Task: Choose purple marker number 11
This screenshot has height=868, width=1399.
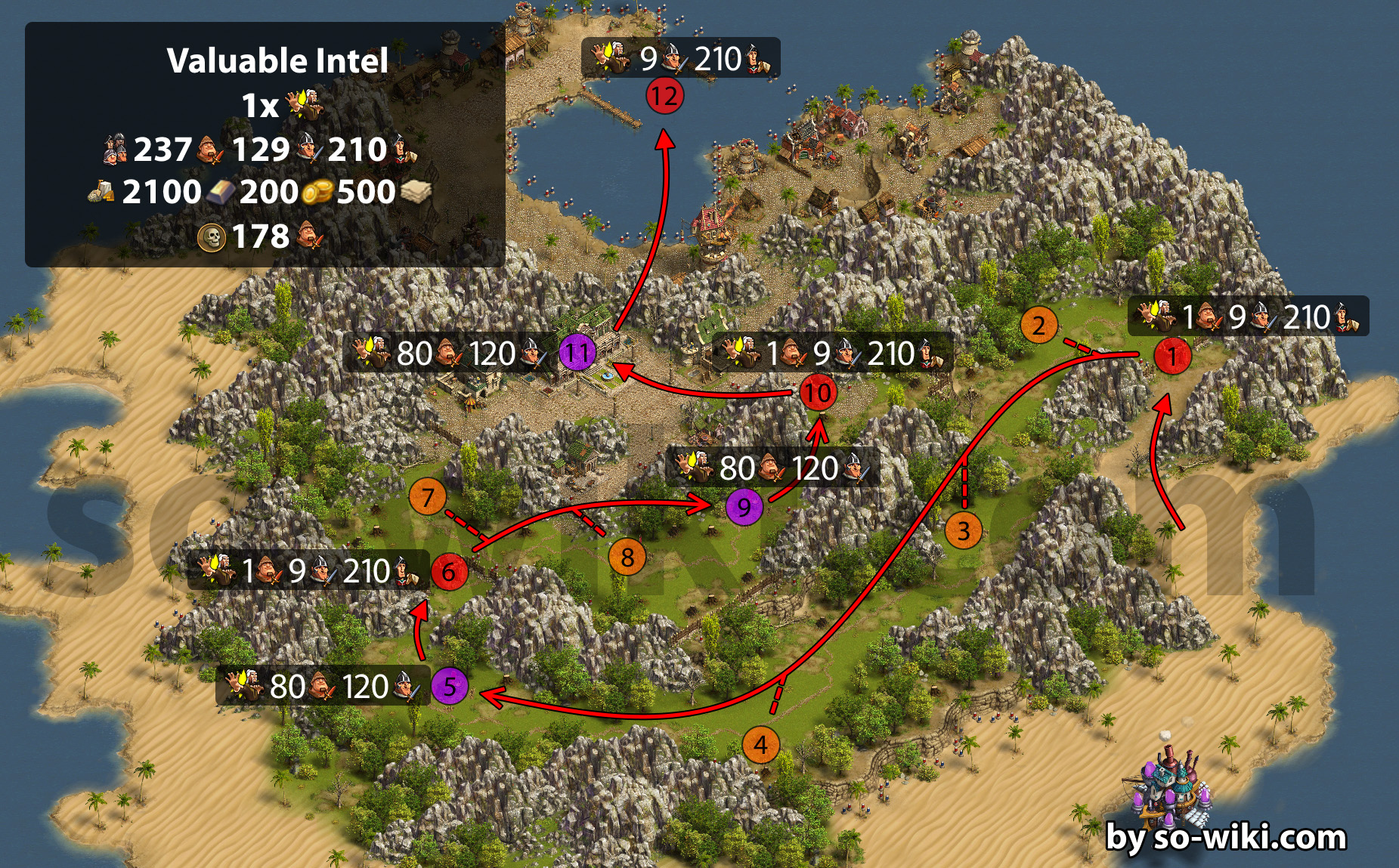Action: [577, 353]
